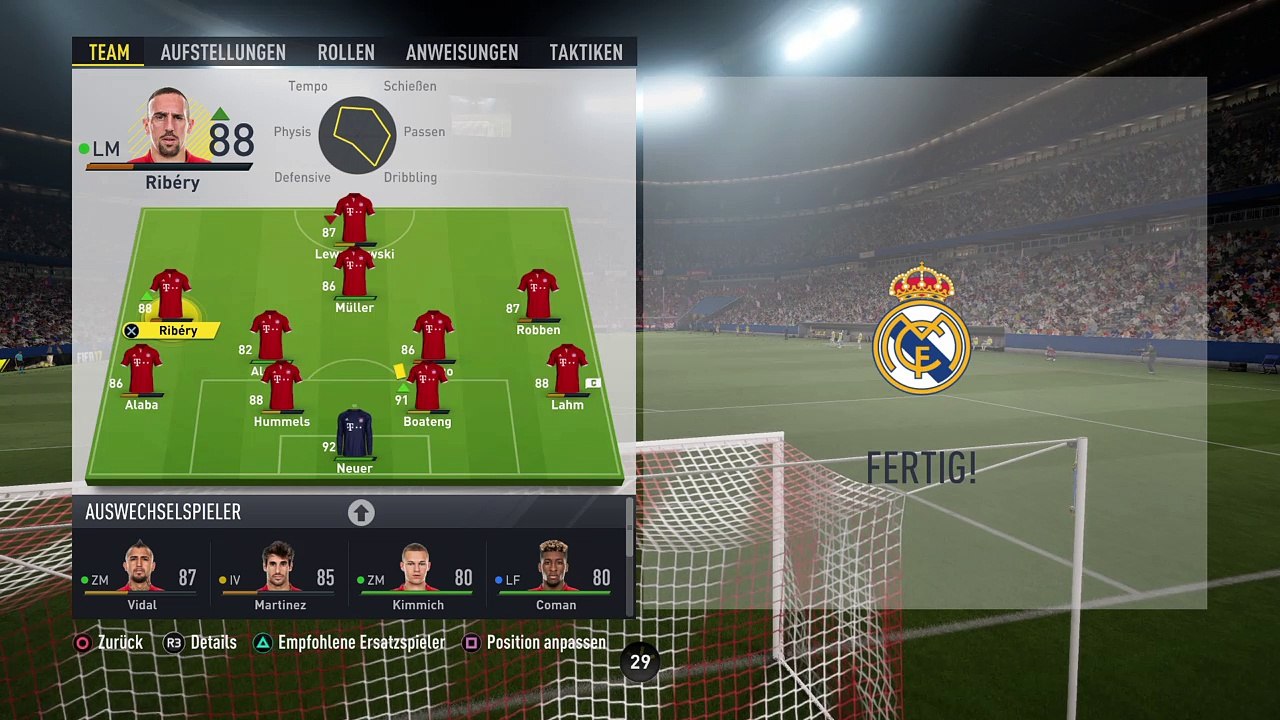This screenshot has height=720, width=1280.
Task: Show the Team tab
Action: [x=109, y=53]
